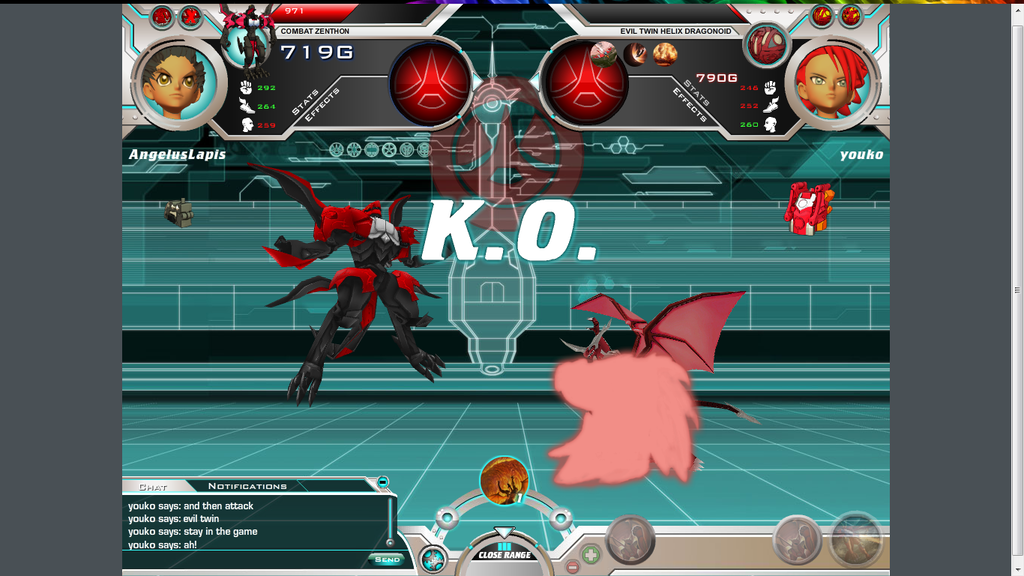Select the Evil Twin Helix Dragonoid ball icon
1024x576 pixels.
click(766, 45)
